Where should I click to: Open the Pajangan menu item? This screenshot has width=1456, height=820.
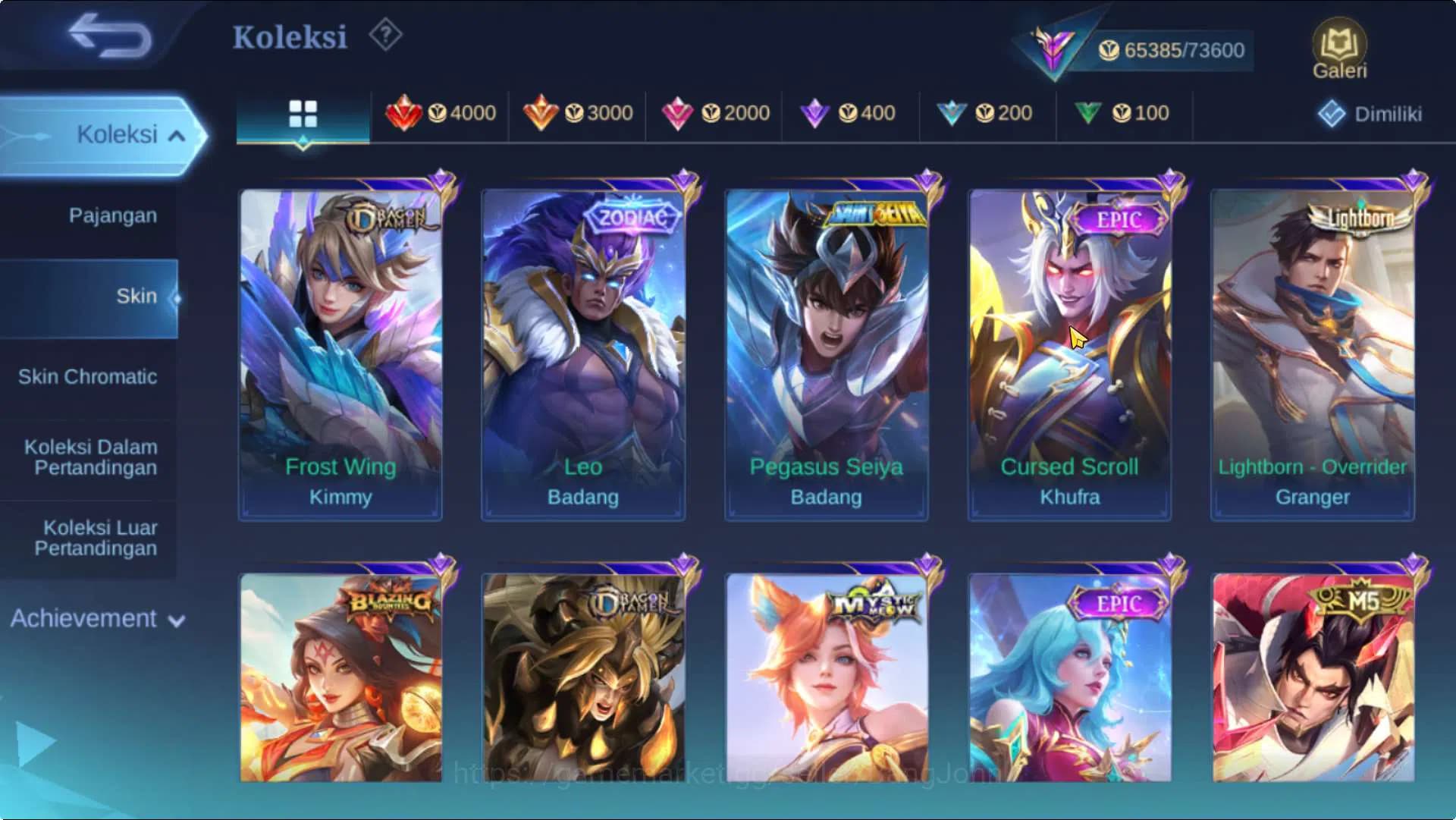point(112,215)
